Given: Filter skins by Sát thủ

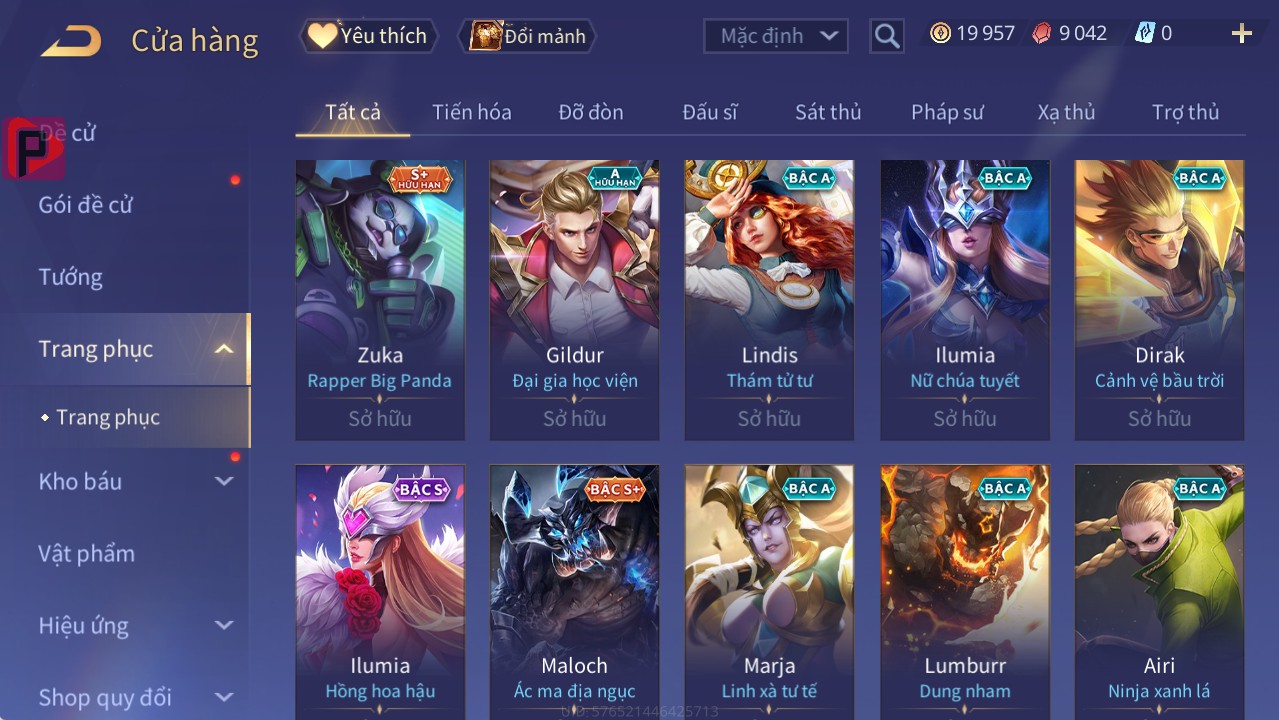Looking at the screenshot, I should pyautogui.click(x=827, y=112).
